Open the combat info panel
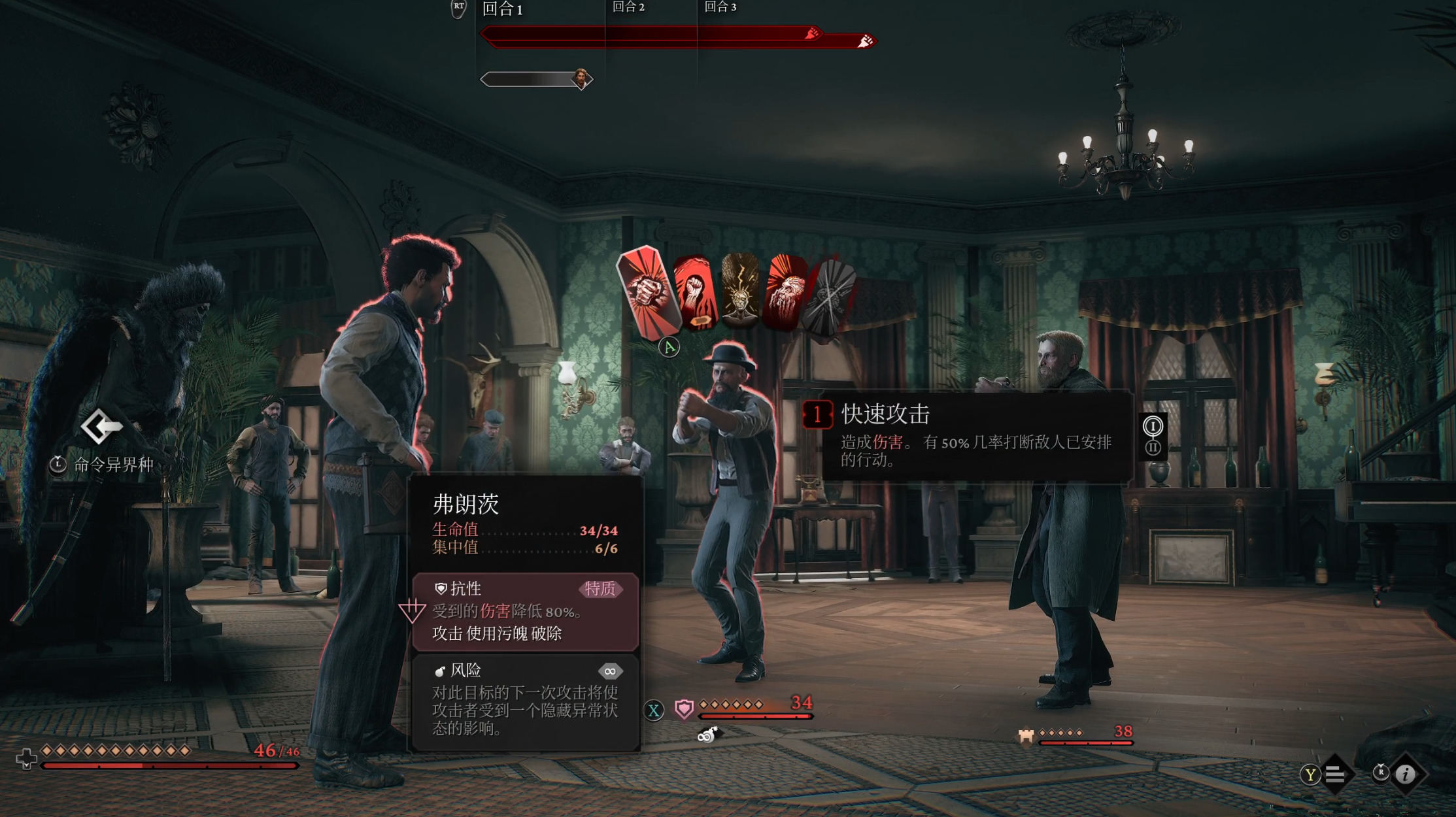The width and height of the screenshot is (1456, 817). point(1406,775)
